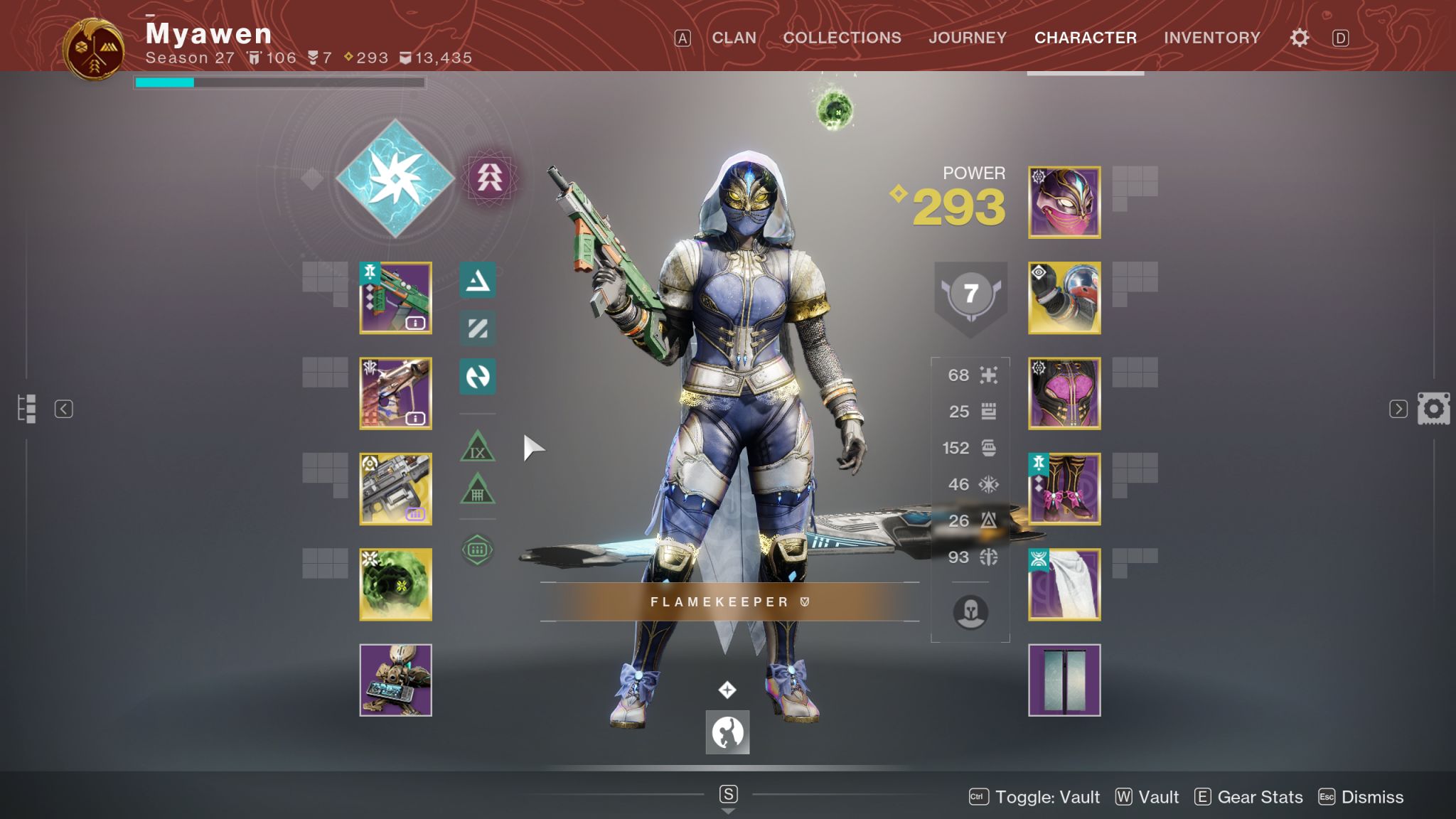Viewport: 1456px width, 819px height.
Task: Open the emblem slot below the cloak
Action: coord(1064,680)
